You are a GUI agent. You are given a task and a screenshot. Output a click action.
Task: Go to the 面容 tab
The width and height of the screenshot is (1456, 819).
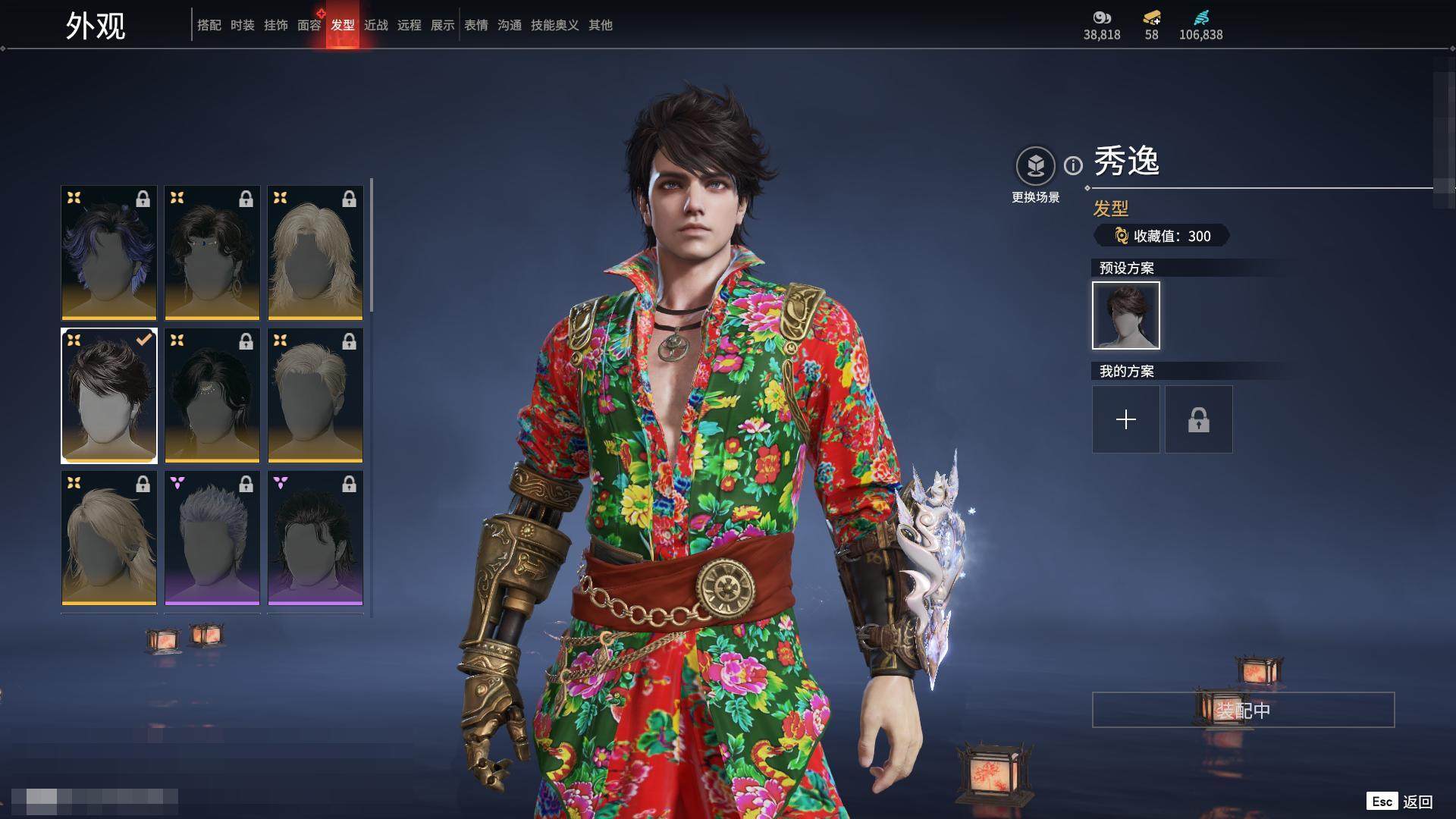coord(309,25)
